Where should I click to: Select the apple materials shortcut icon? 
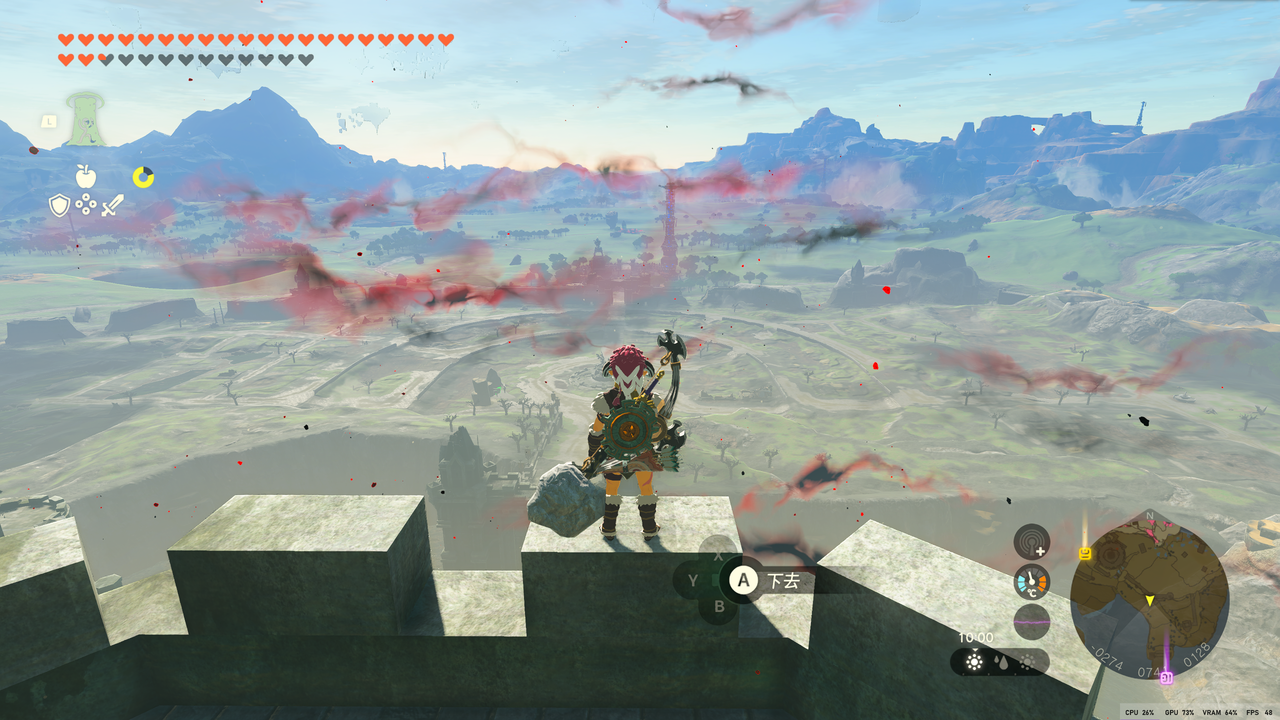coord(86,177)
